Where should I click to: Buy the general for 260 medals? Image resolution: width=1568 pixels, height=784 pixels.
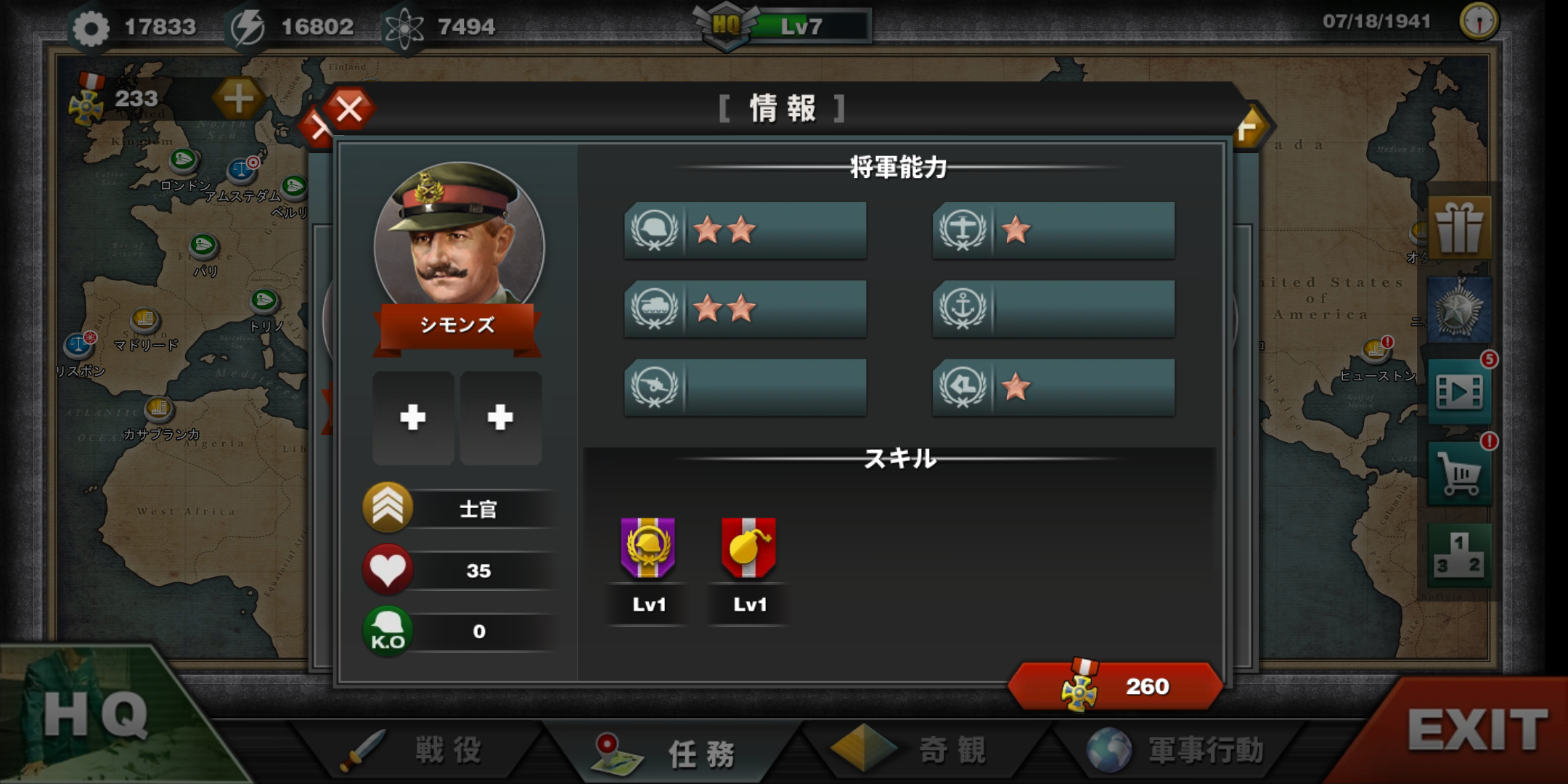[x=1116, y=686]
